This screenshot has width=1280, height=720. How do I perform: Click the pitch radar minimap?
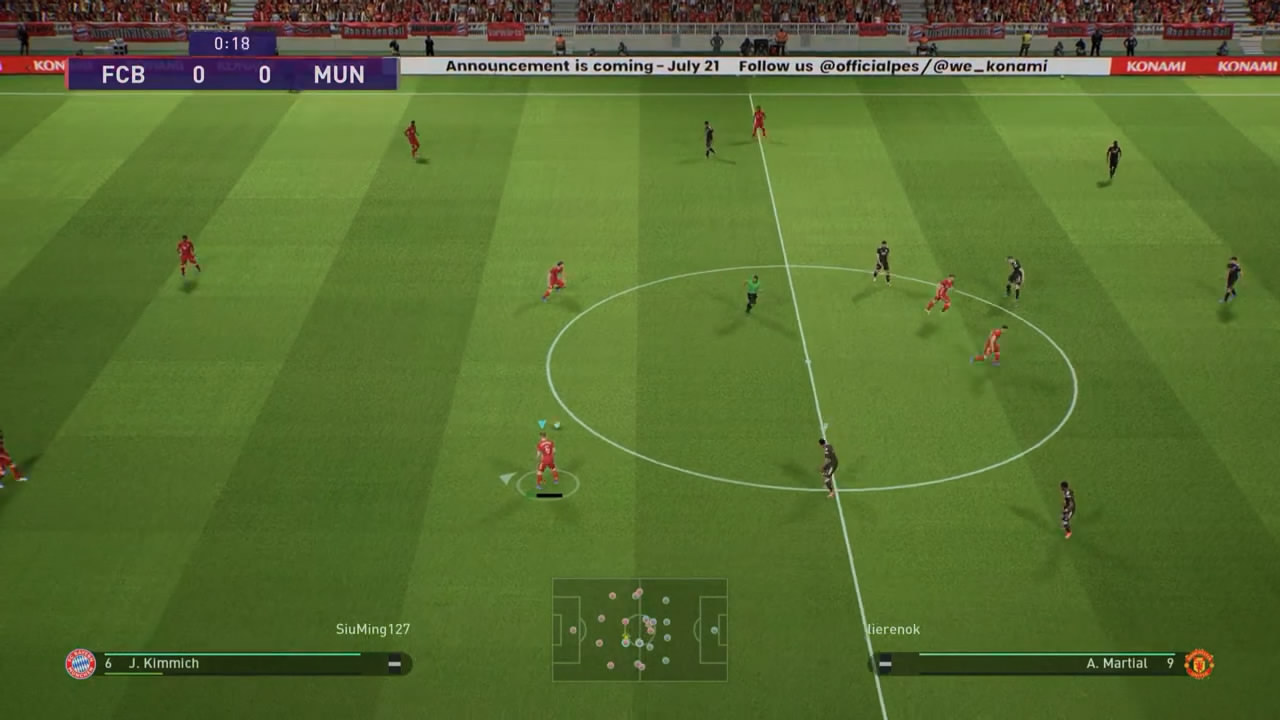pyautogui.click(x=640, y=630)
